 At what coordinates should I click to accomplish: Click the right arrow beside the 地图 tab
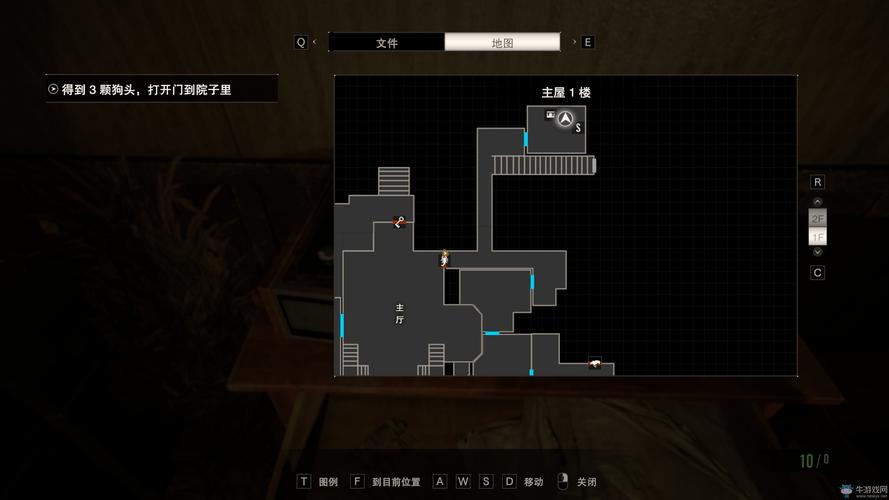point(573,42)
